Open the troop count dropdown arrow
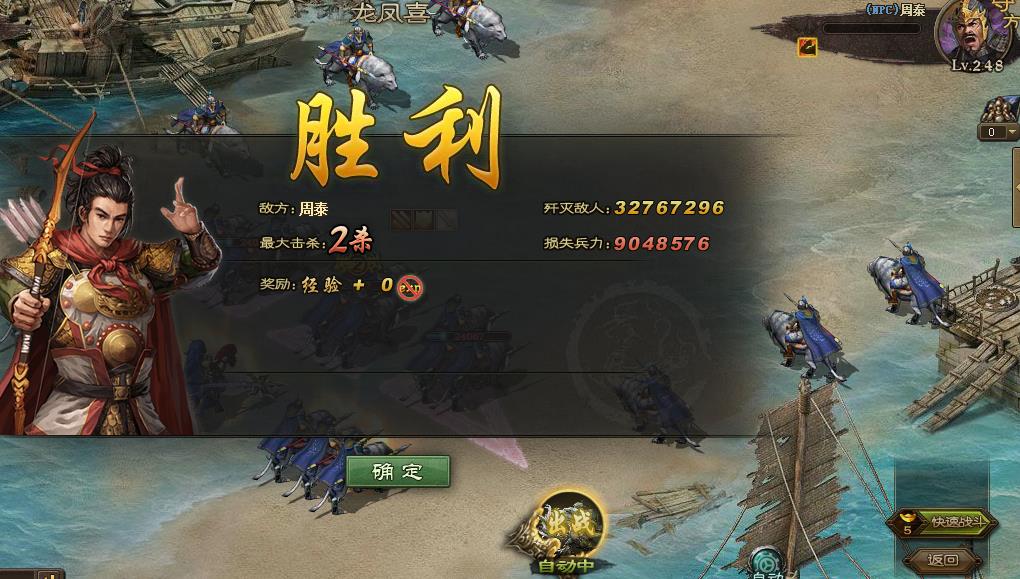The image size is (1020, 579). 1011,132
